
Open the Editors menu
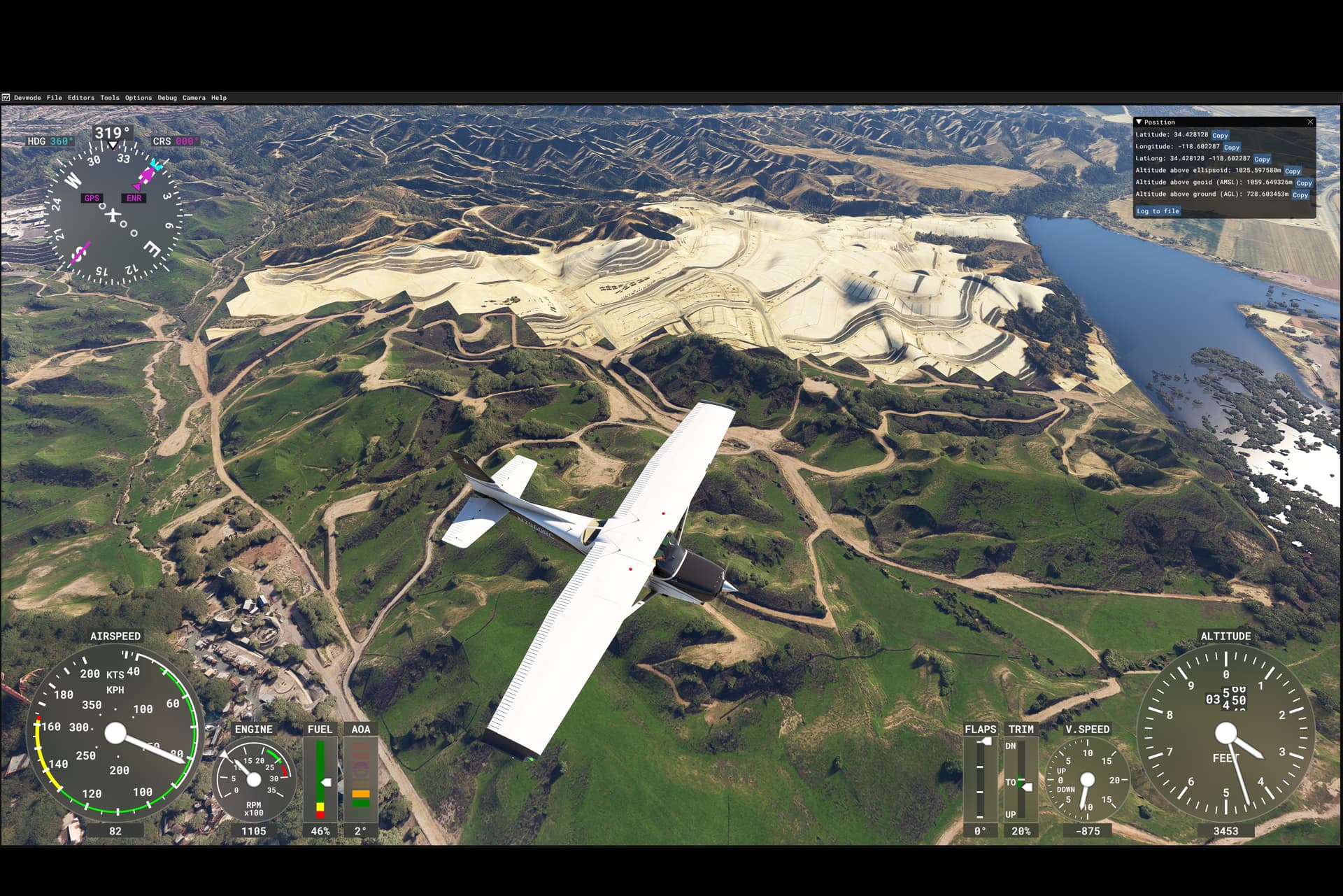[80, 98]
